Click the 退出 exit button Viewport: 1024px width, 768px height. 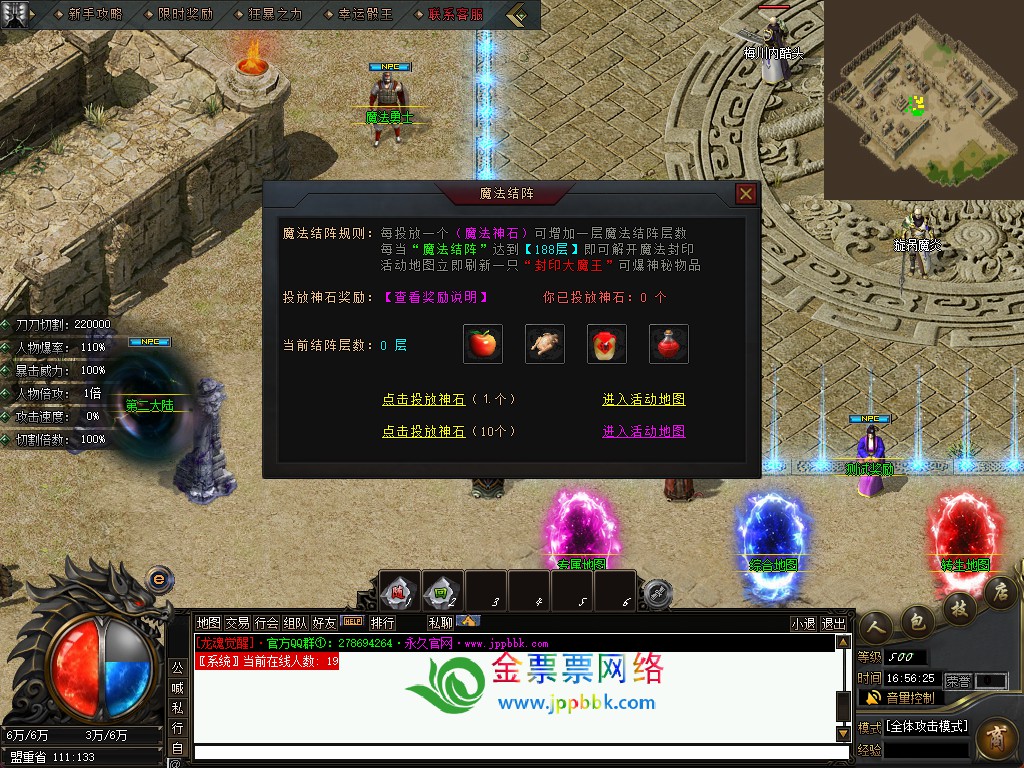pyautogui.click(x=833, y=623)
